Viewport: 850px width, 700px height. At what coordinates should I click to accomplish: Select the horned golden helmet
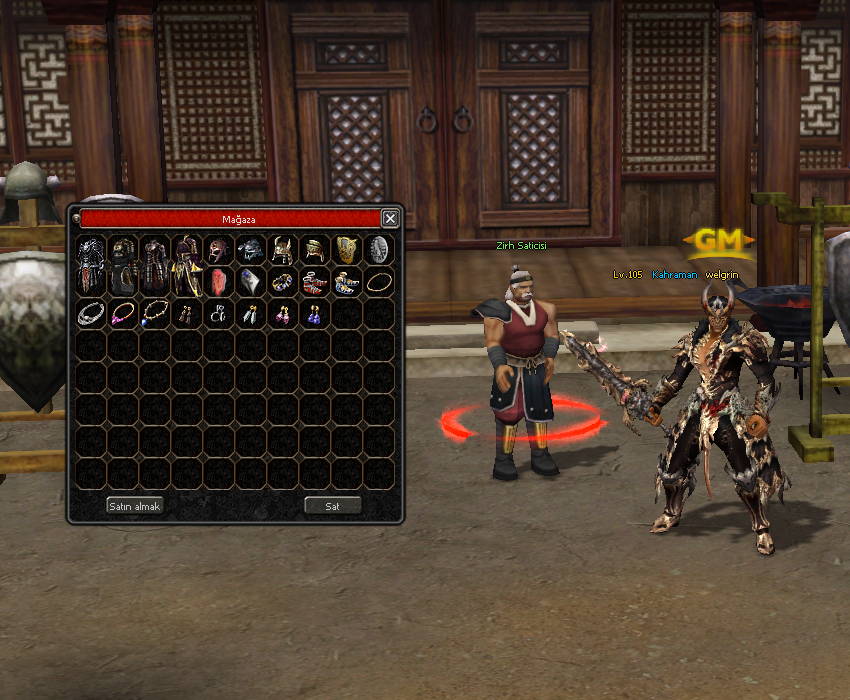tap(283, 249)
